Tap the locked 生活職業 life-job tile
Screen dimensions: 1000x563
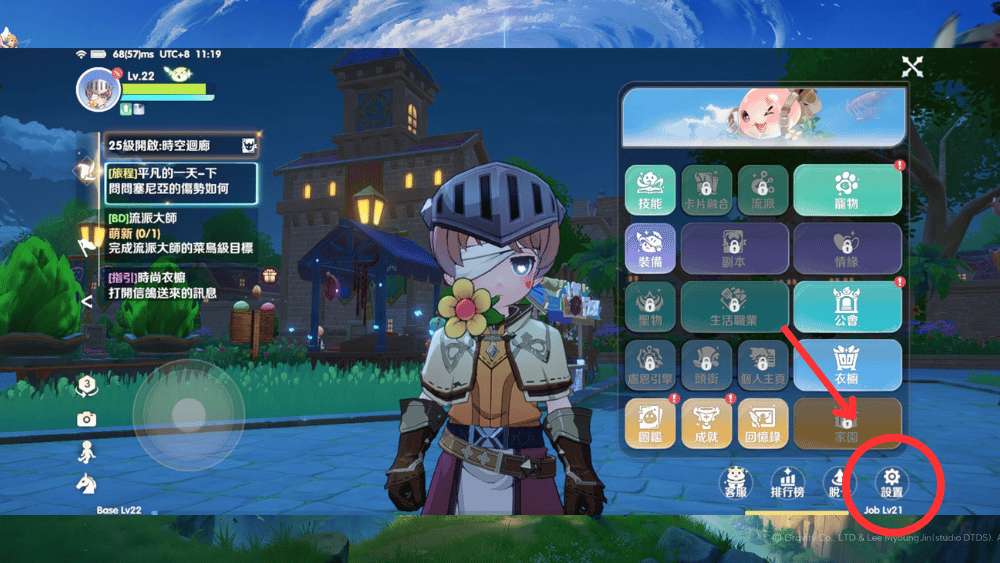pyautogui.click(x=734, y=306)
